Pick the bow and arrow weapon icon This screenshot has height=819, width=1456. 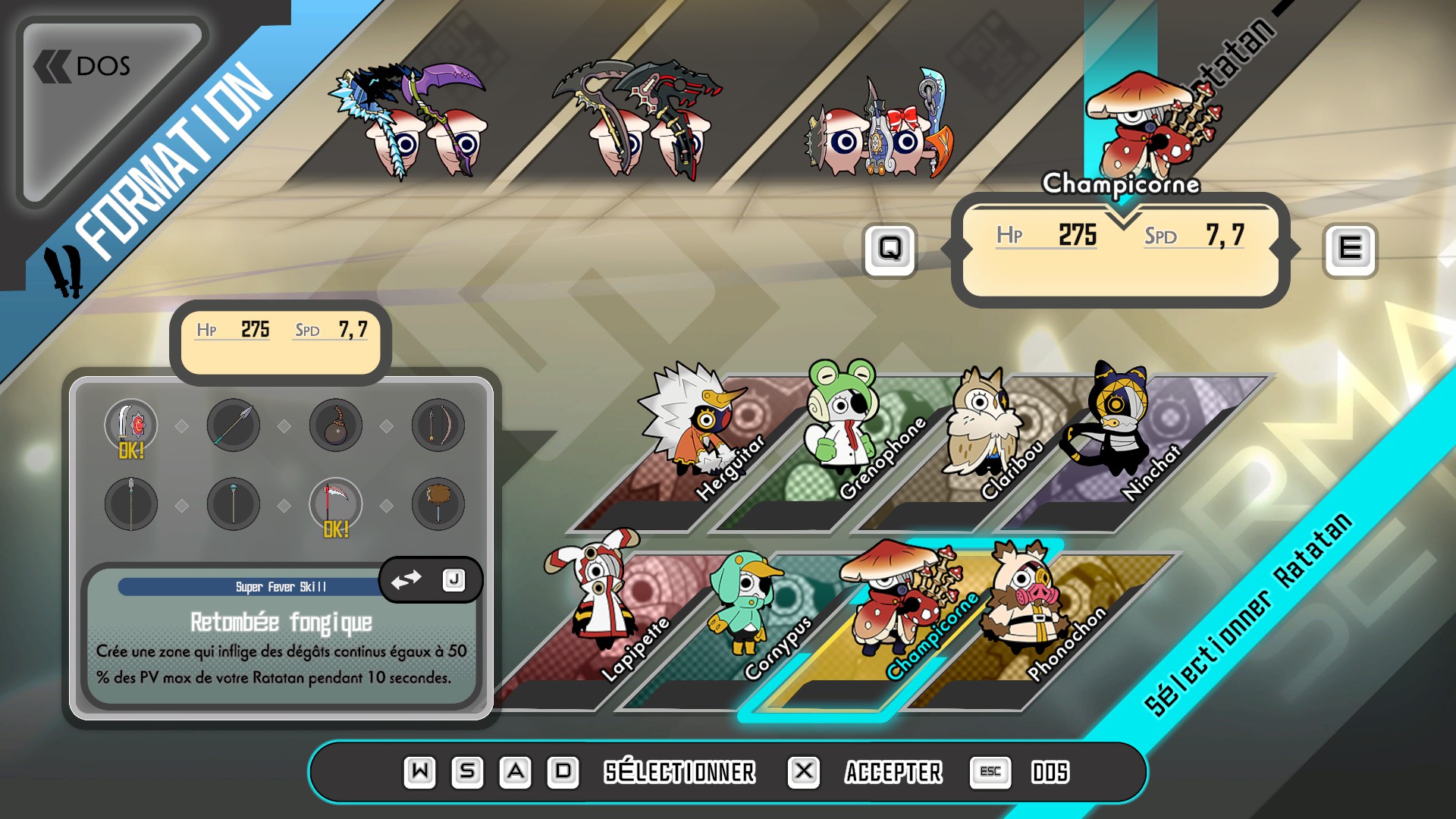438,425
